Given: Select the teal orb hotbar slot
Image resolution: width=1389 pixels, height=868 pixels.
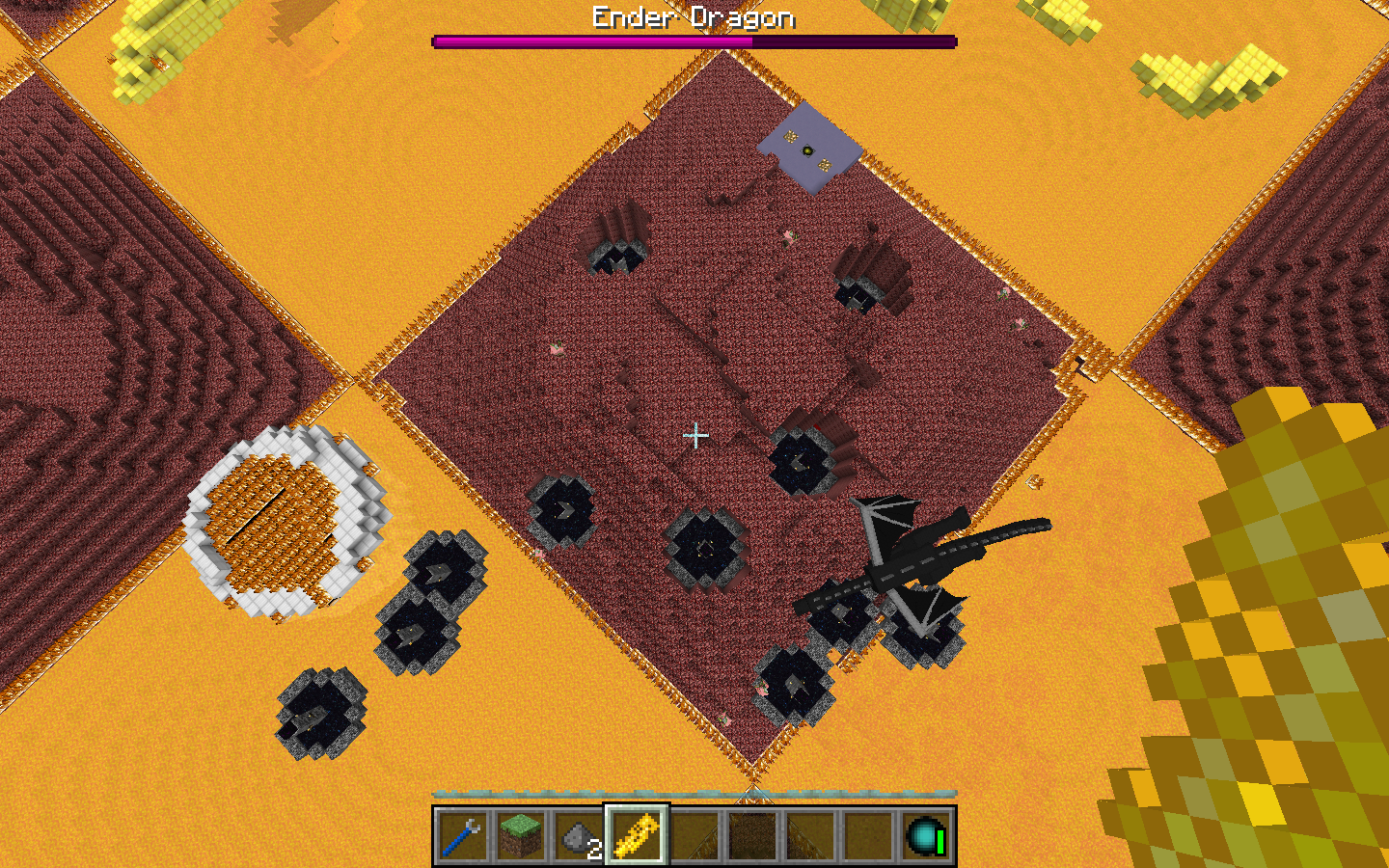Looking at the screenshot, I should tap(926, 835).
